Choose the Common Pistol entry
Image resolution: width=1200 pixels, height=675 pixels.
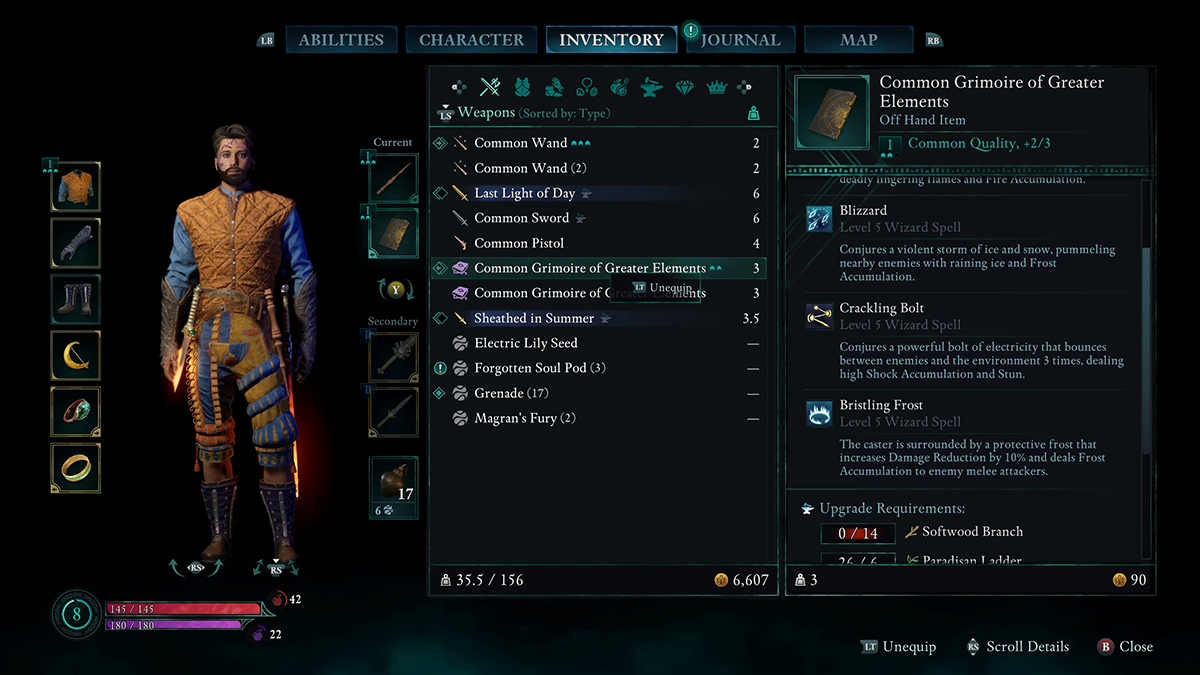[519, 243]
